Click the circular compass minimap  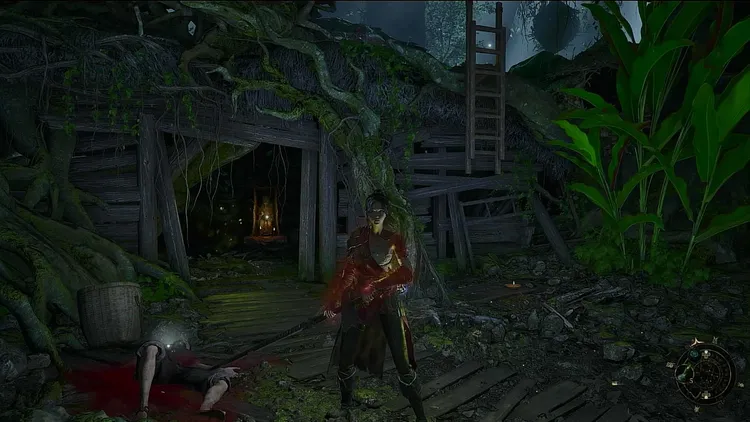coord(705,369)
